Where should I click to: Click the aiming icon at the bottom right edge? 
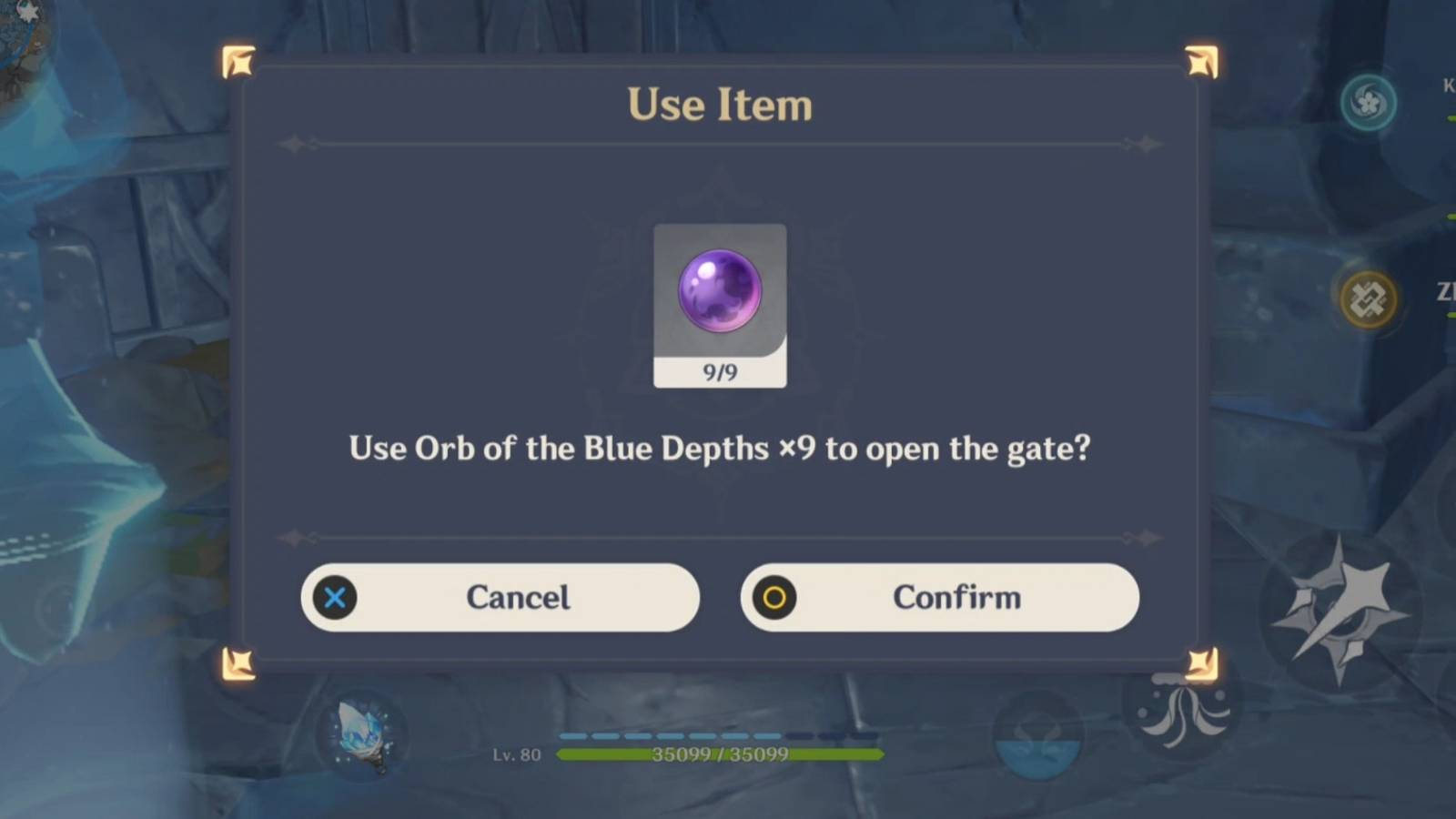point(1185,717)
